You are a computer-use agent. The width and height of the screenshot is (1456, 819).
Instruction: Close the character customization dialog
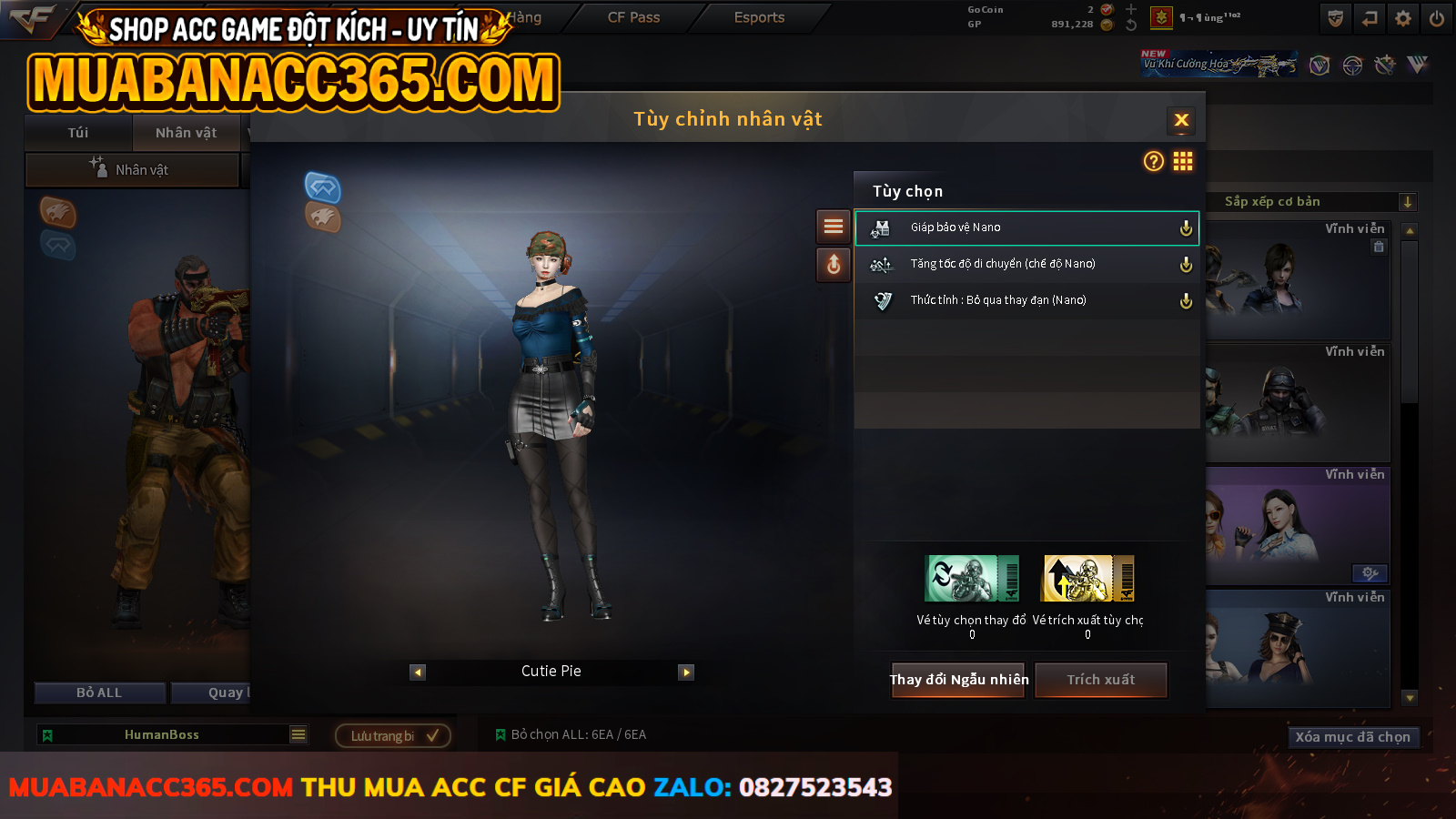(1181, 120)
